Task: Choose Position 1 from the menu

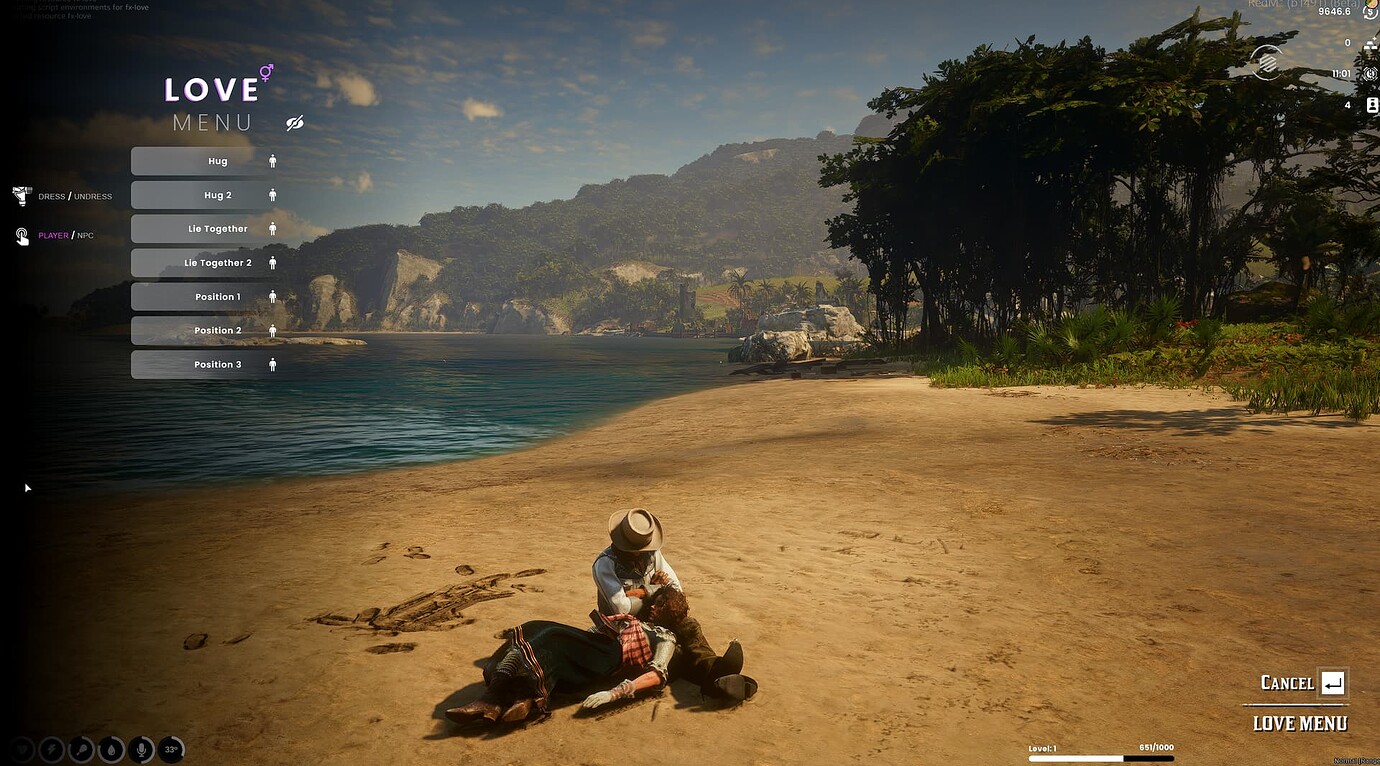Action: pyautogui.click(x=206, y=297)
